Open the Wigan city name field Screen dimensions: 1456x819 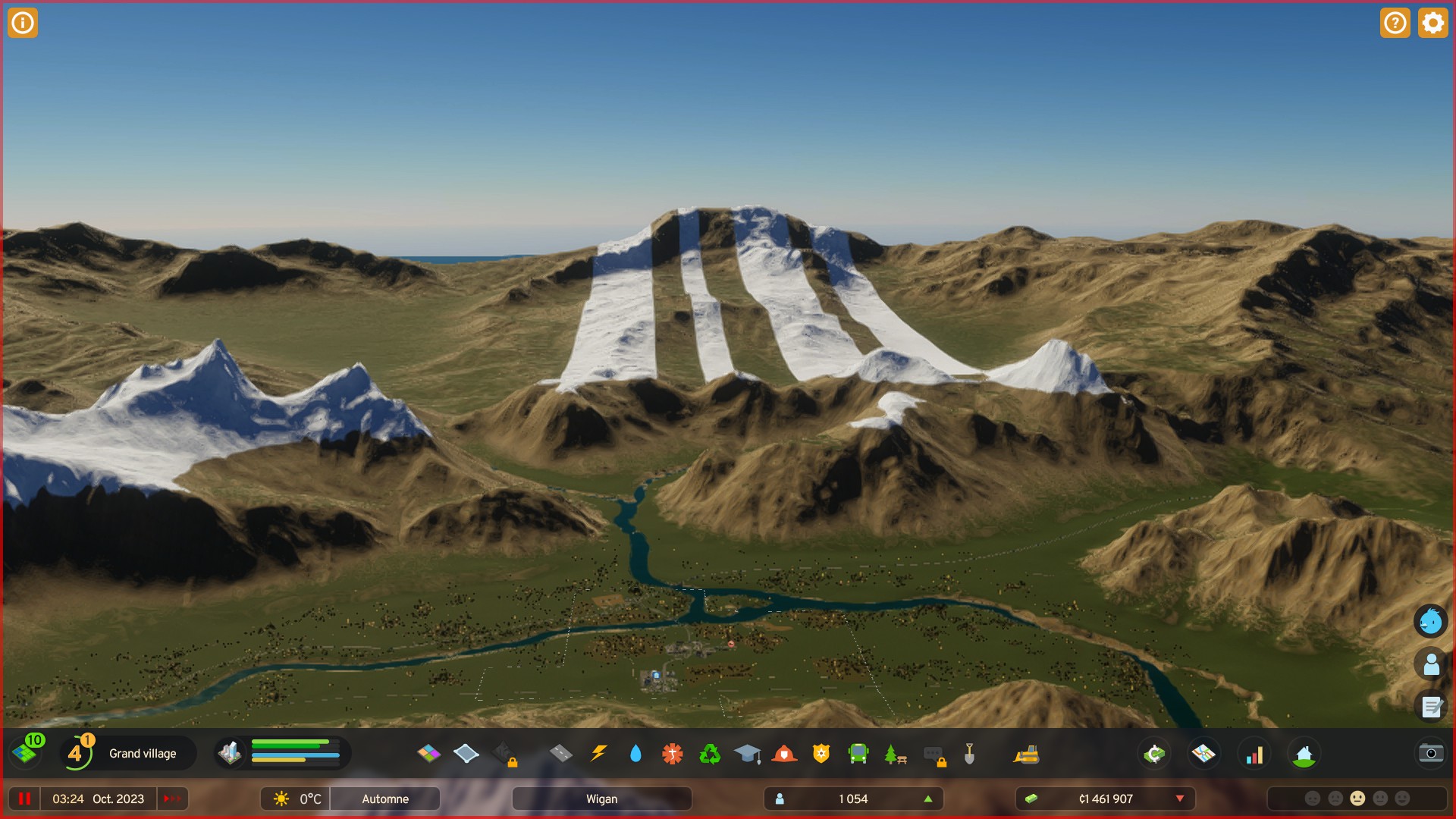[x=601, y=799]
